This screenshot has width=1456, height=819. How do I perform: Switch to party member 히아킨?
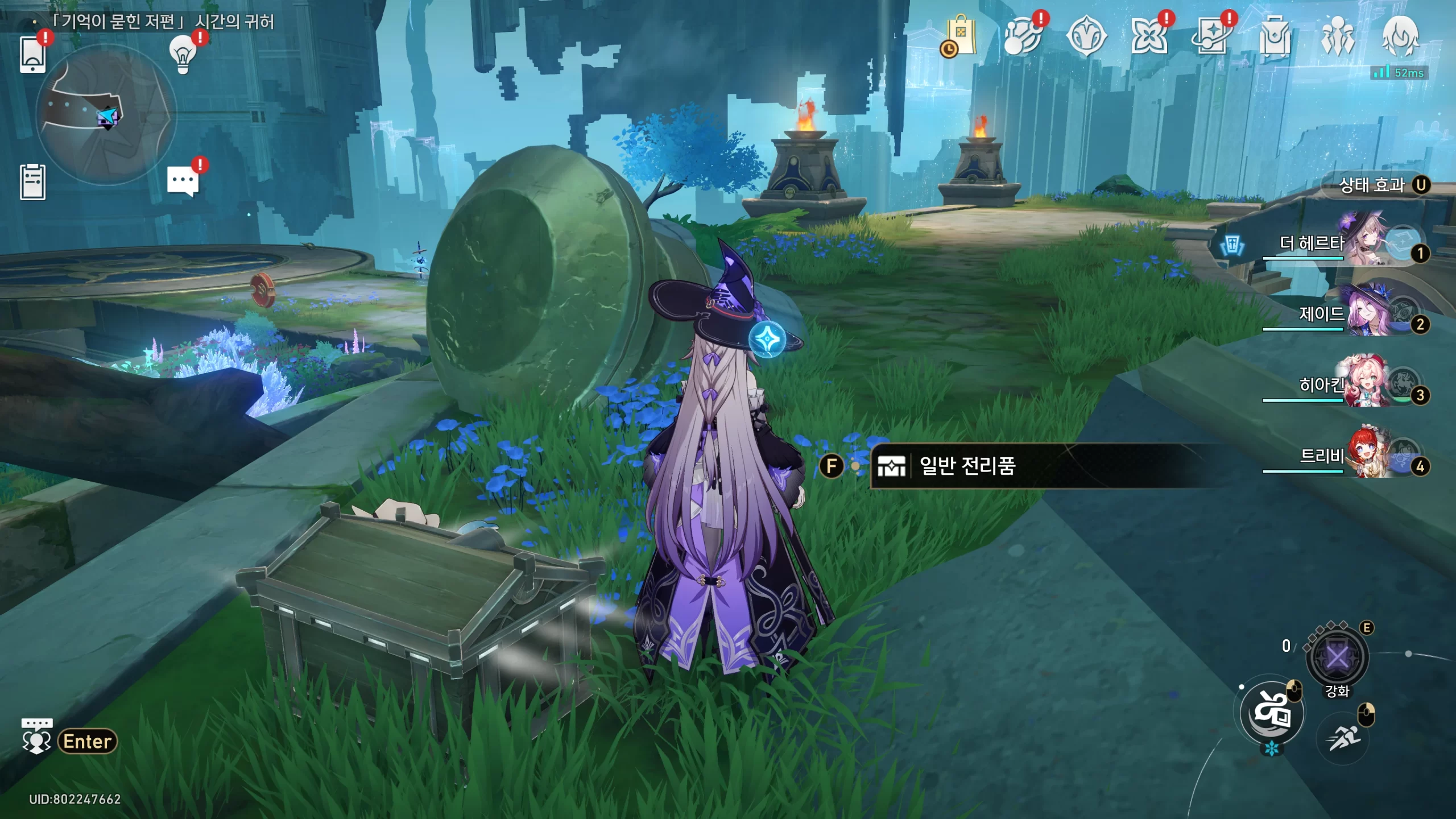click(x=1365, y=385)
